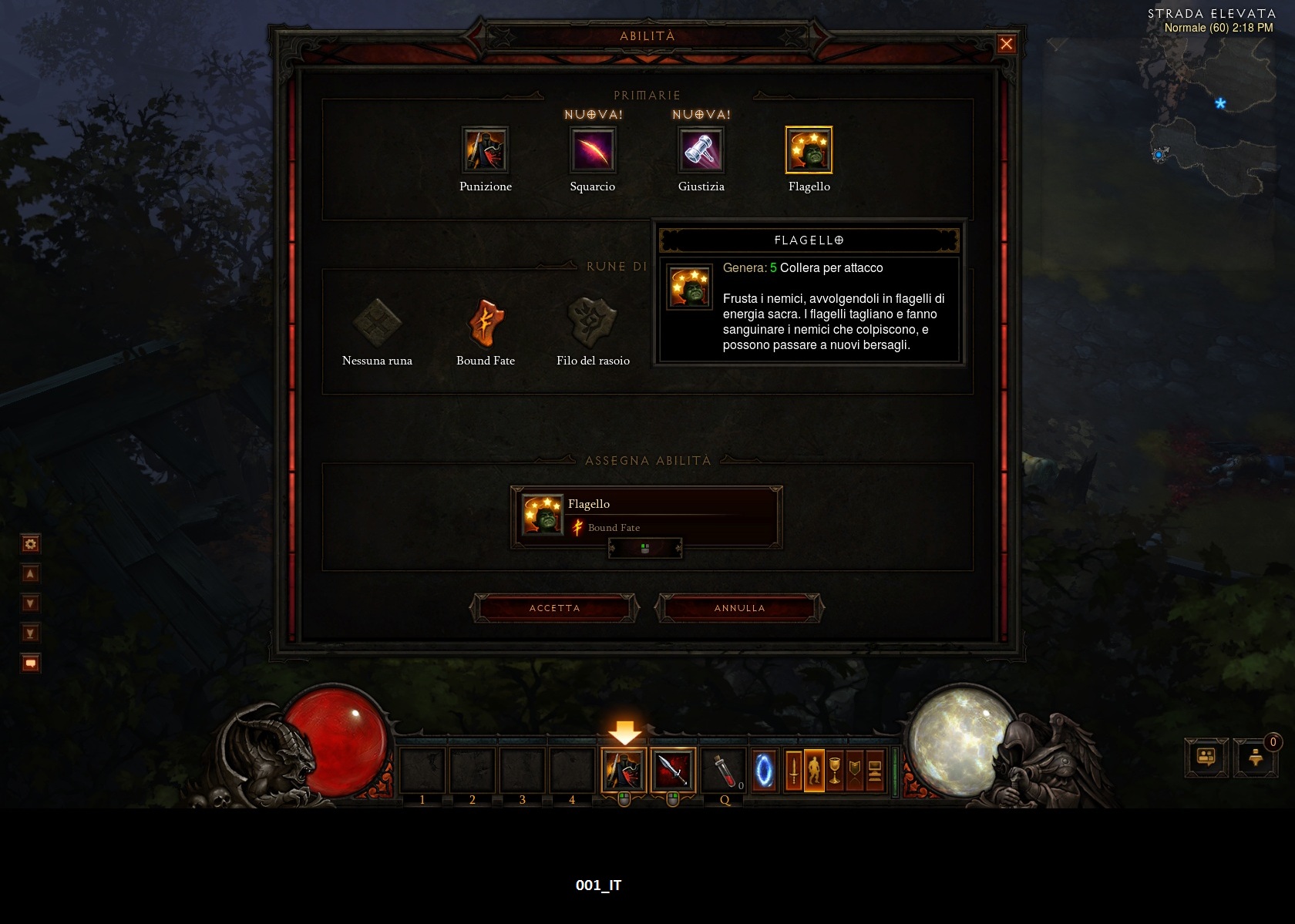
Task: Open chat options with the gear icon
Action: (30, 544)
